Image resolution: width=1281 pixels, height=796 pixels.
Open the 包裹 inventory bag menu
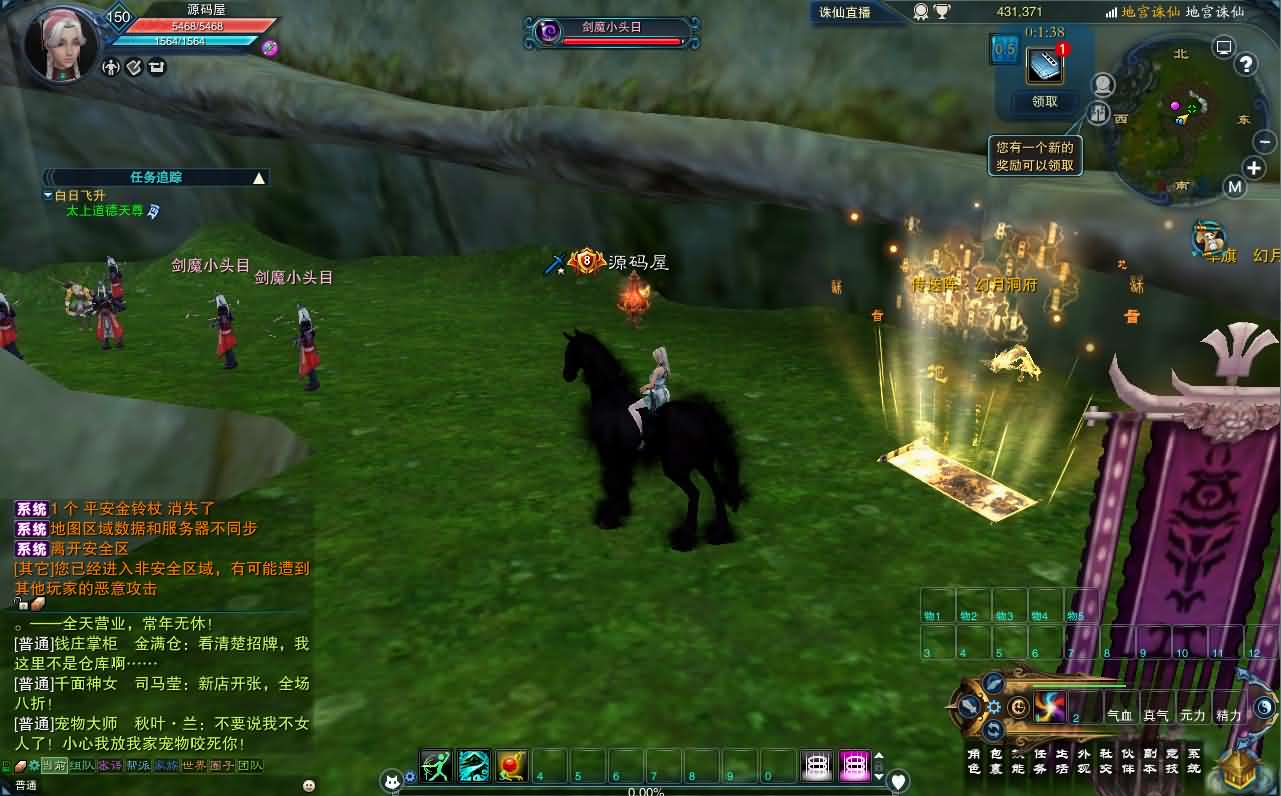996,761
